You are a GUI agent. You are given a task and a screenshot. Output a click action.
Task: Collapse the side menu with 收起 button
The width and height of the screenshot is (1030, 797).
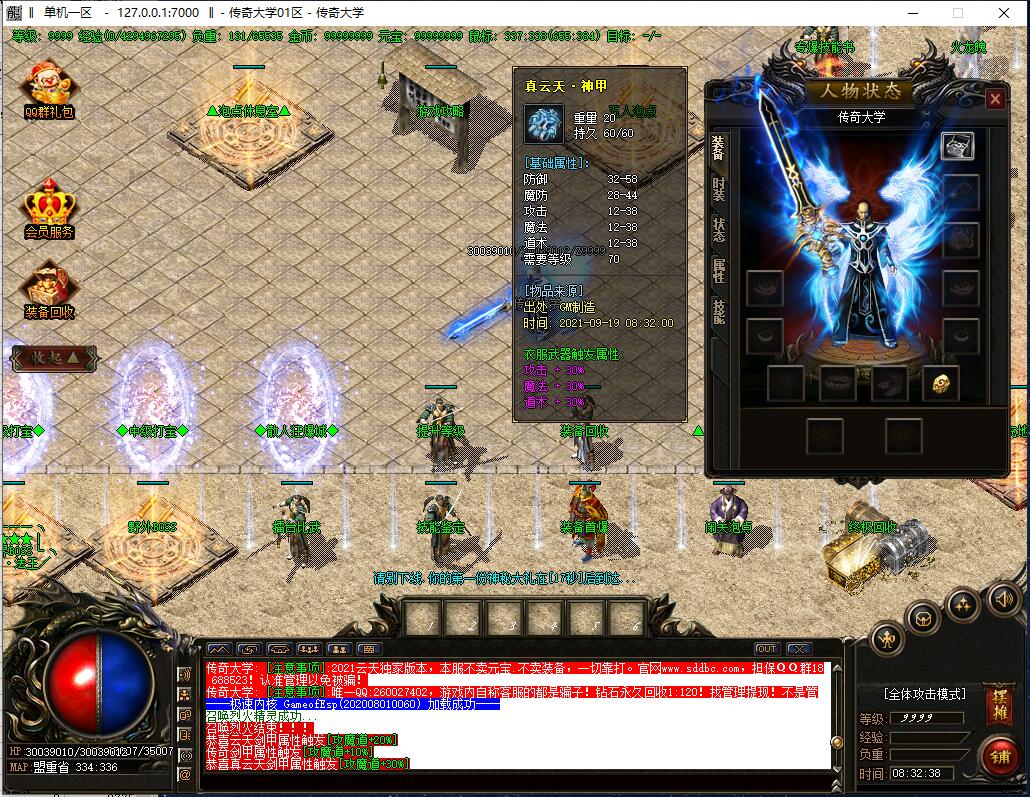tap(54, 358)
